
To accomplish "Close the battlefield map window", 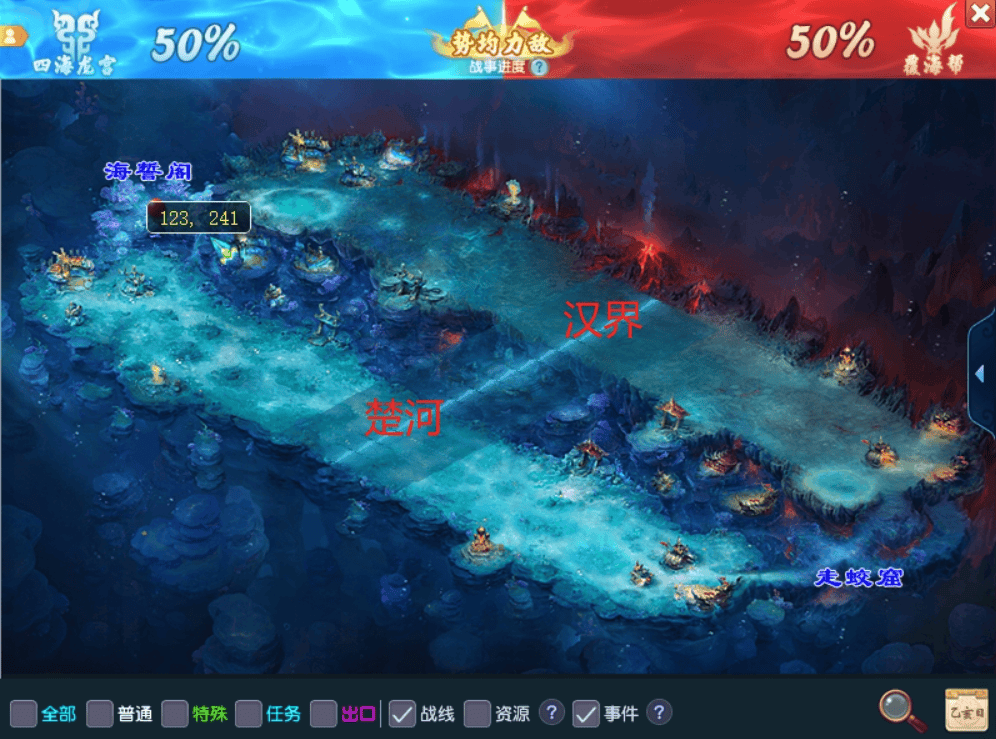I will [980, 13].
